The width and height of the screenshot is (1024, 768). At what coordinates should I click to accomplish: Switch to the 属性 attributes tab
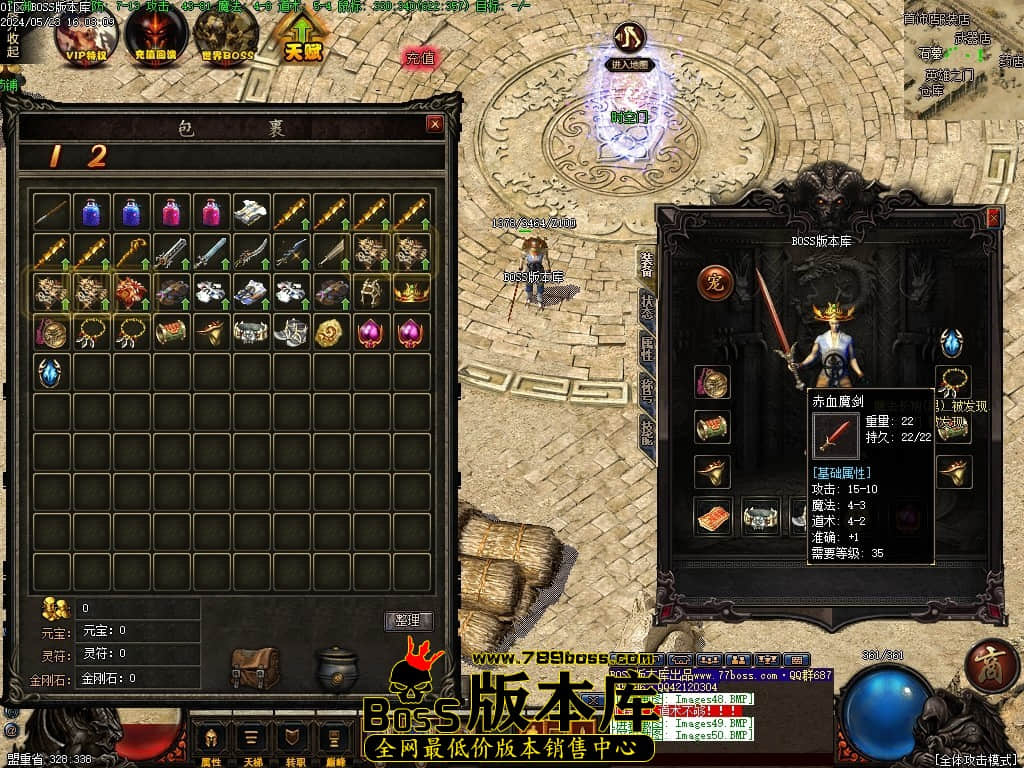coord(646,348)
